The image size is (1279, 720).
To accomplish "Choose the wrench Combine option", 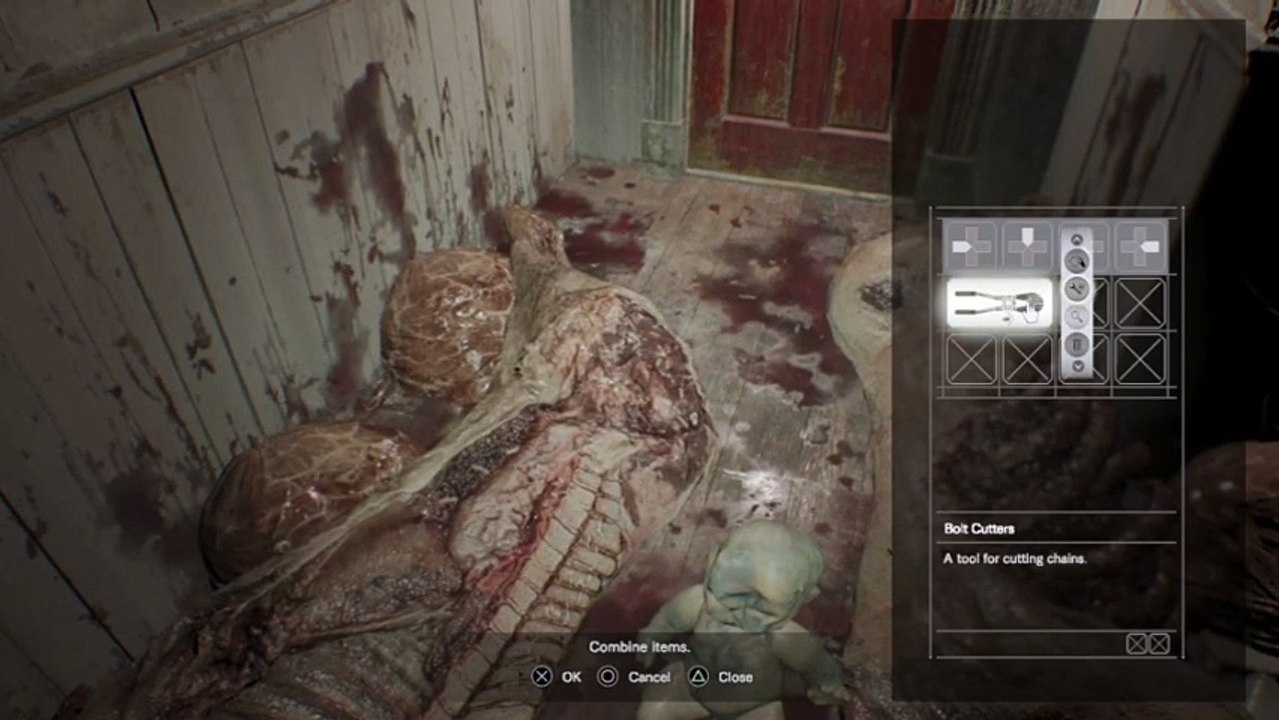I will 1077,290.
